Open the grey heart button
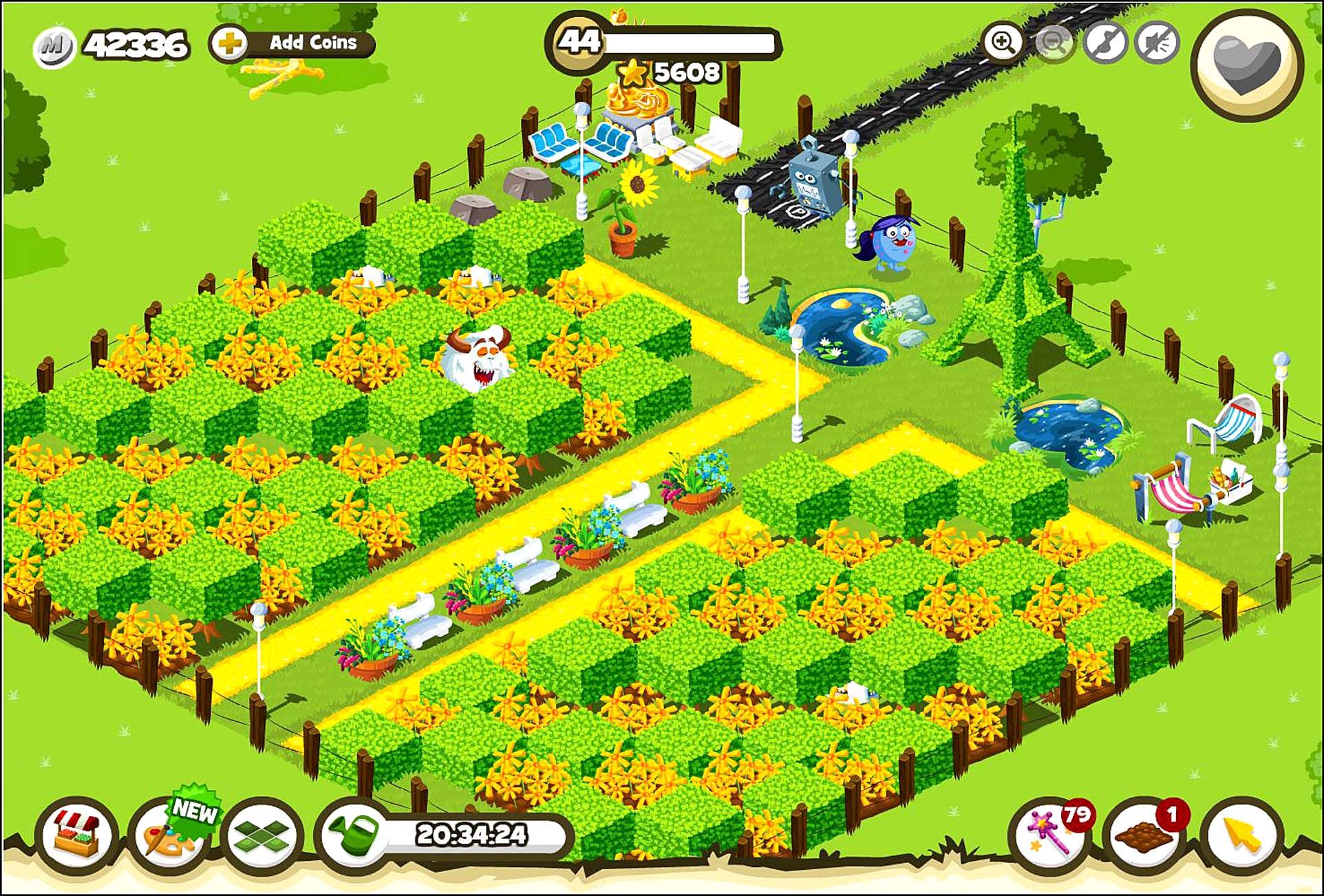The height and width of the screenshot is (896, 1324). [1247, 64]
